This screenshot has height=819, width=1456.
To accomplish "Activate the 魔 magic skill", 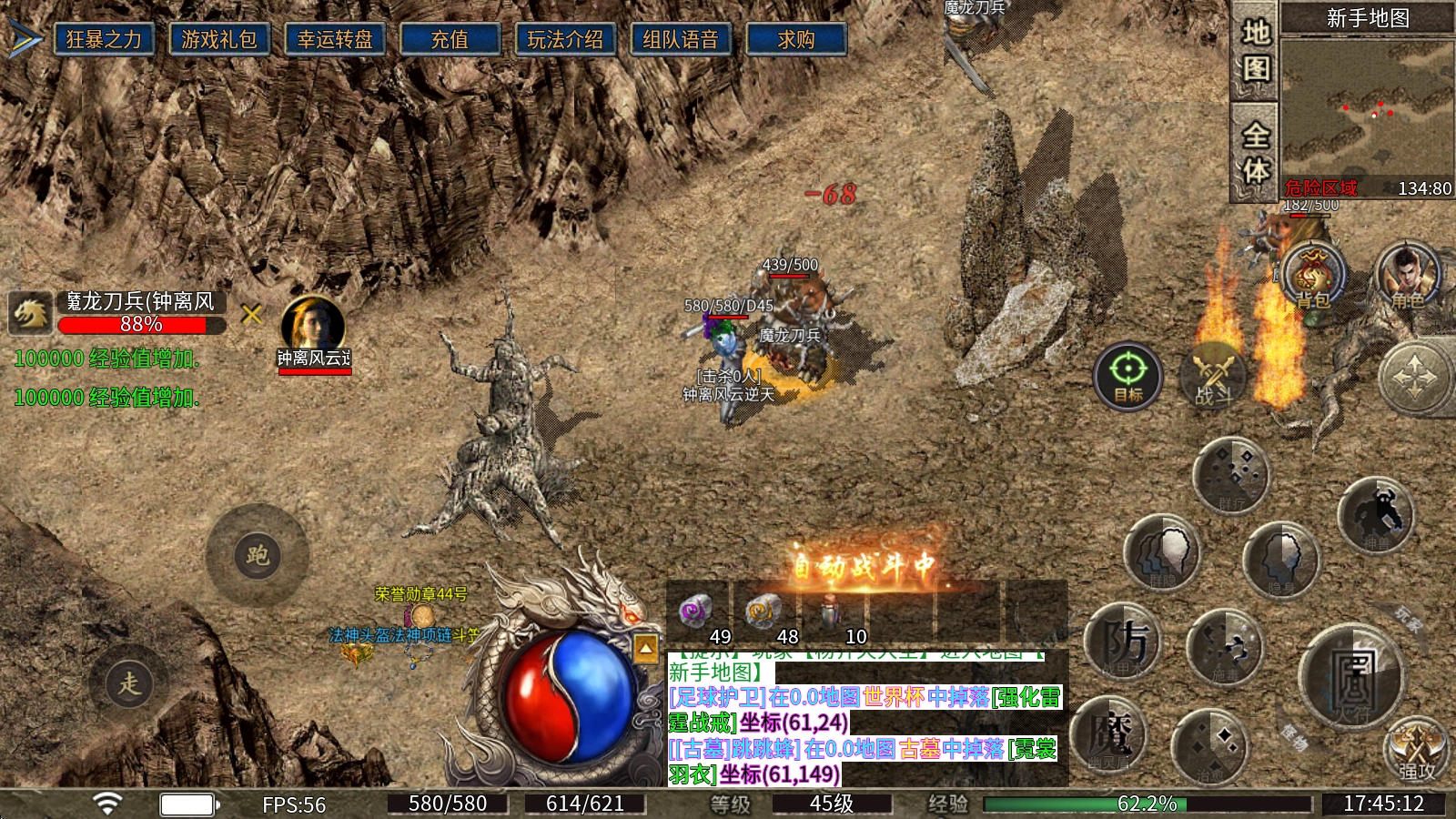I will click(1110, 735).
